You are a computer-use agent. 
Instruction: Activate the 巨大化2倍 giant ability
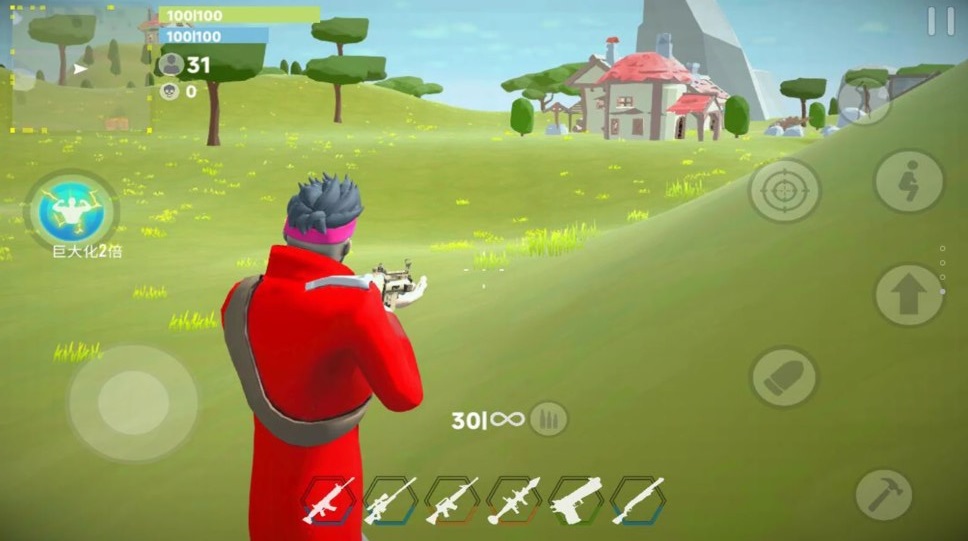click(x=73, y=209)
